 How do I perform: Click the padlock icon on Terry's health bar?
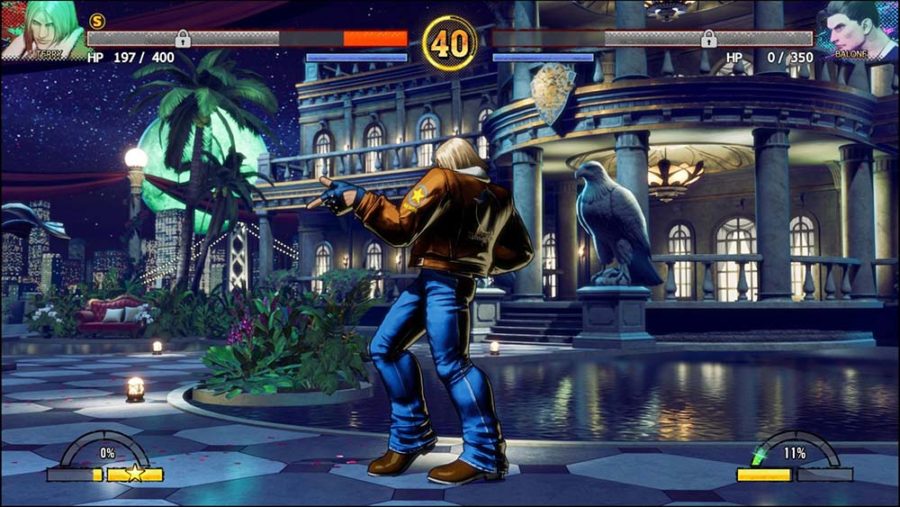point(183,39)
